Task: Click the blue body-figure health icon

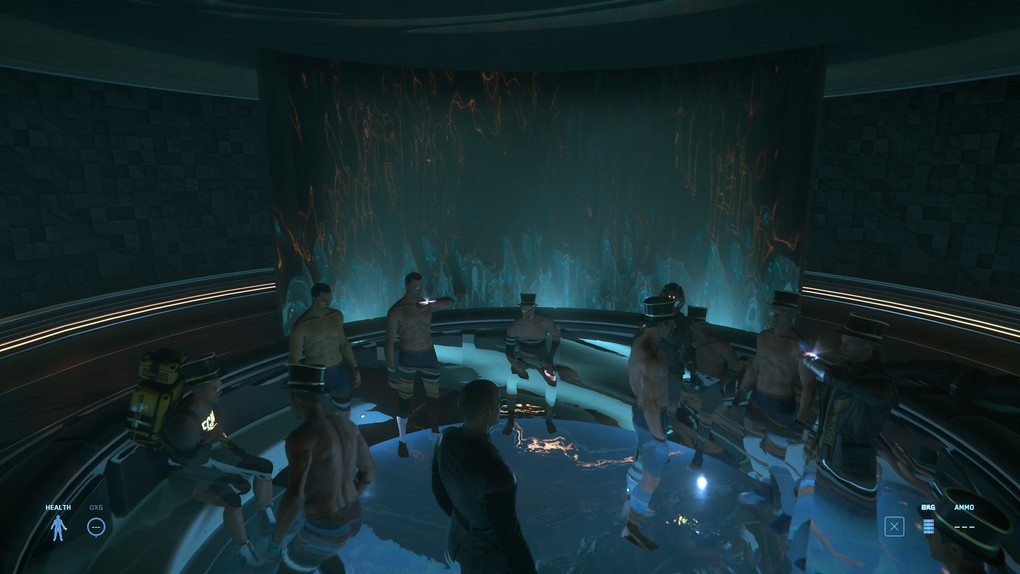Action: pos(58,527)
